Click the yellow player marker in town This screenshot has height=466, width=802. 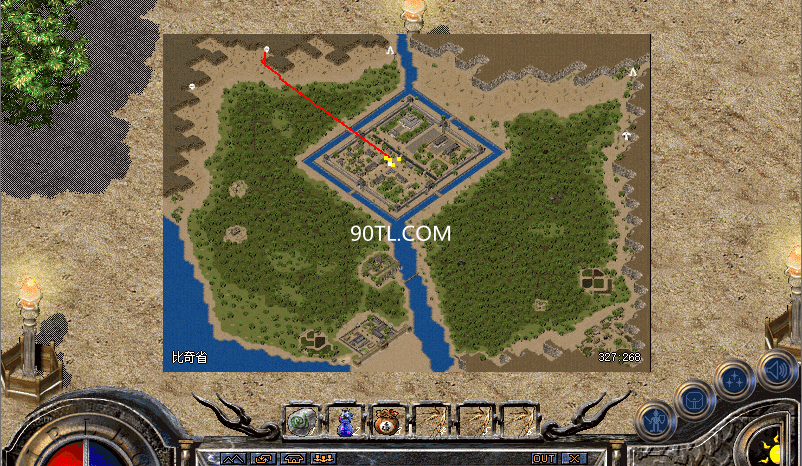388,159
